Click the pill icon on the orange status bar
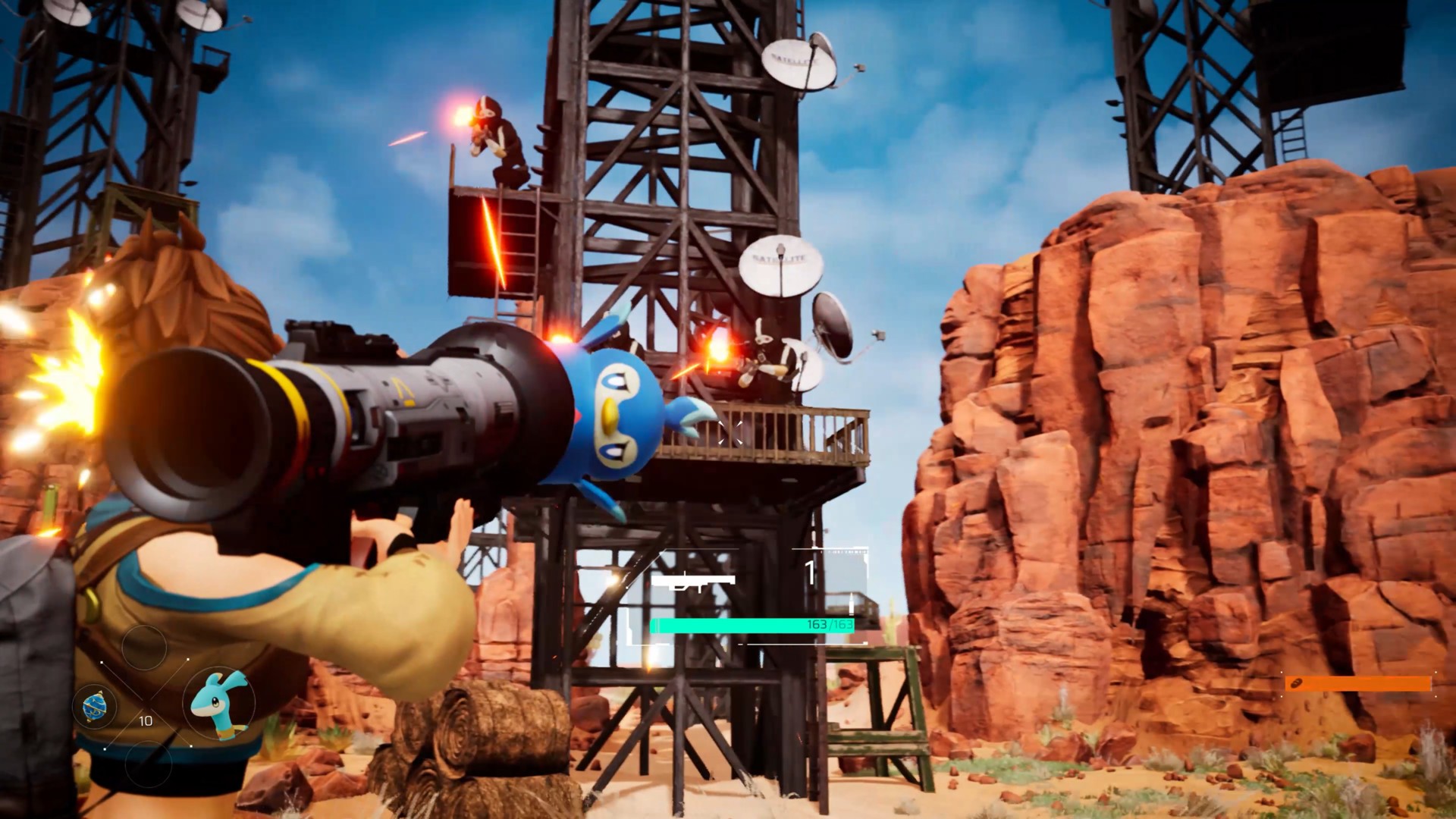 coord(1297,682)
